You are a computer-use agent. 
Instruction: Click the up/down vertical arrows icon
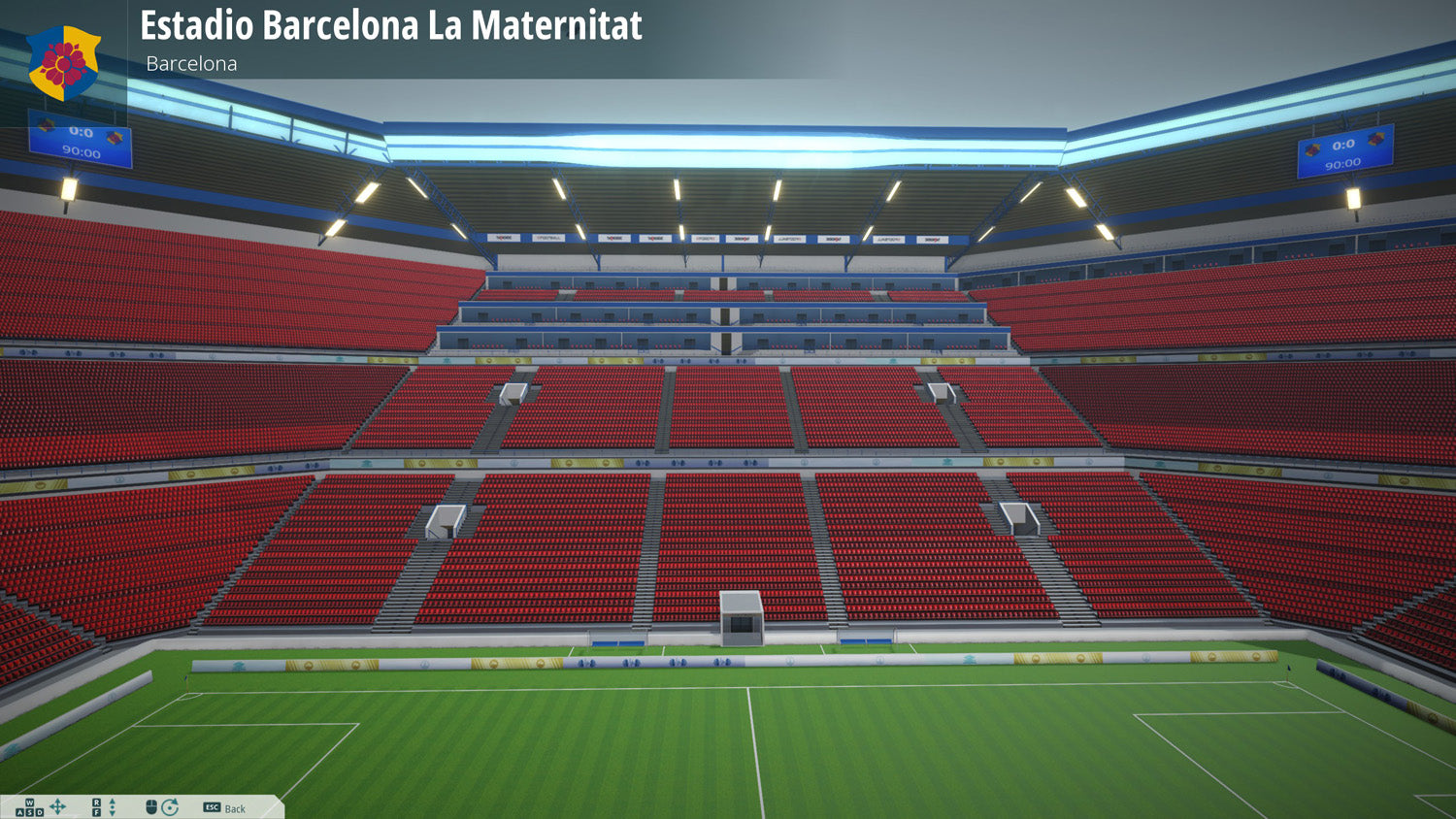tap(113, 806)
